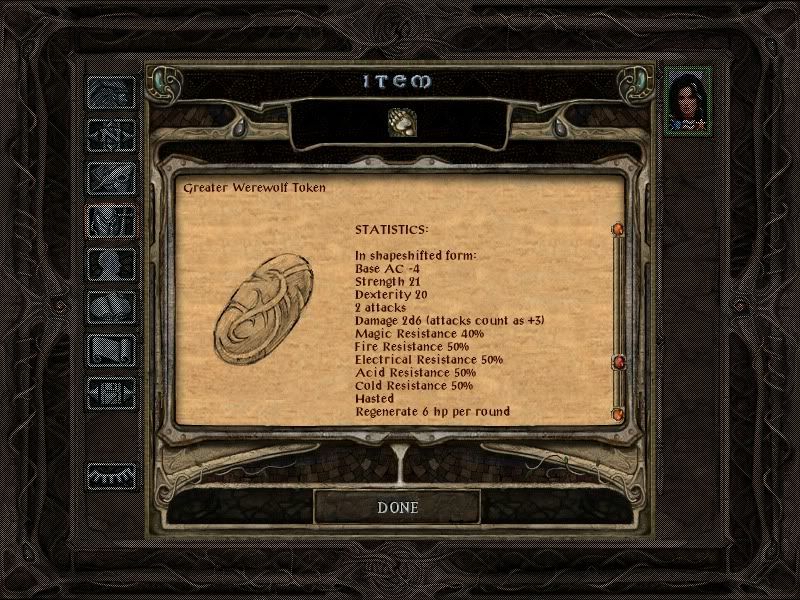Click the scroll-up gem on description scrollbar

617,231
